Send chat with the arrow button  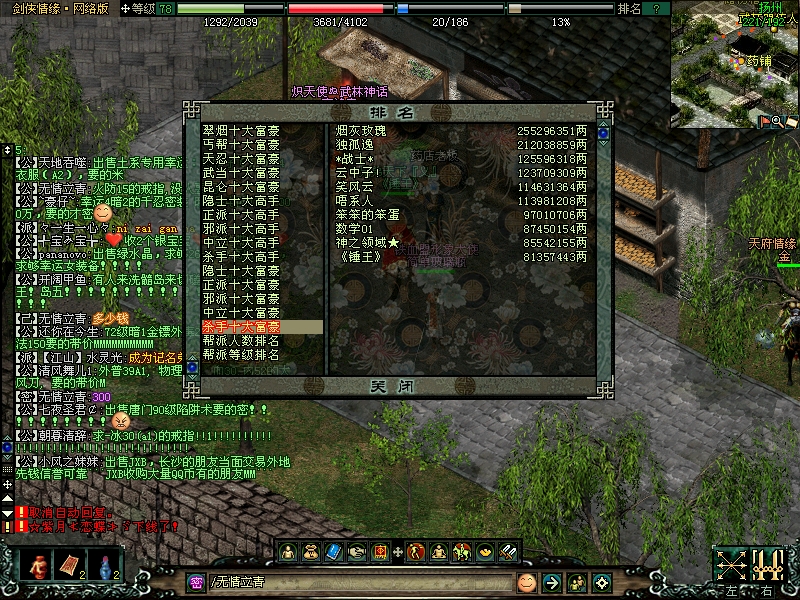551,582
